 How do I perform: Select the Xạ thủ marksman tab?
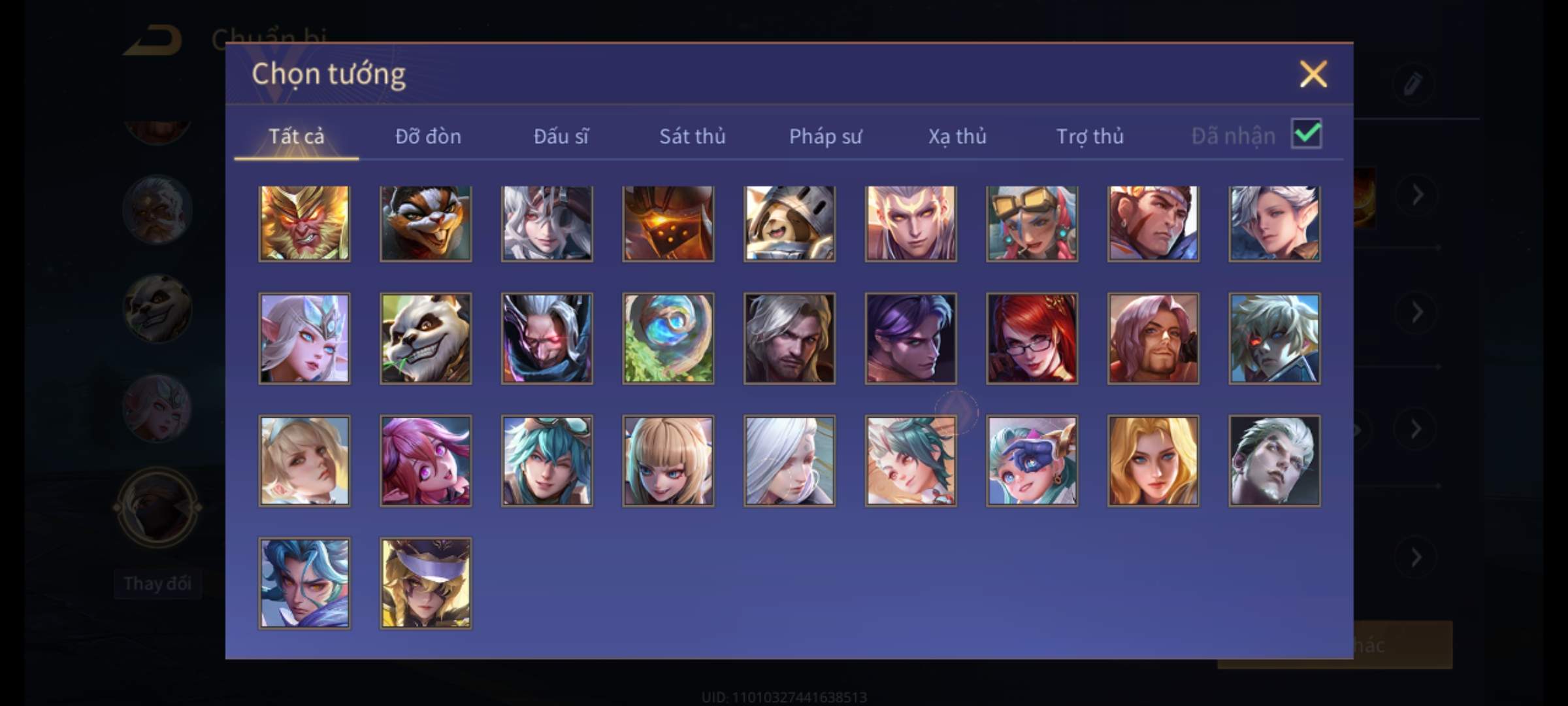(957, 136)
